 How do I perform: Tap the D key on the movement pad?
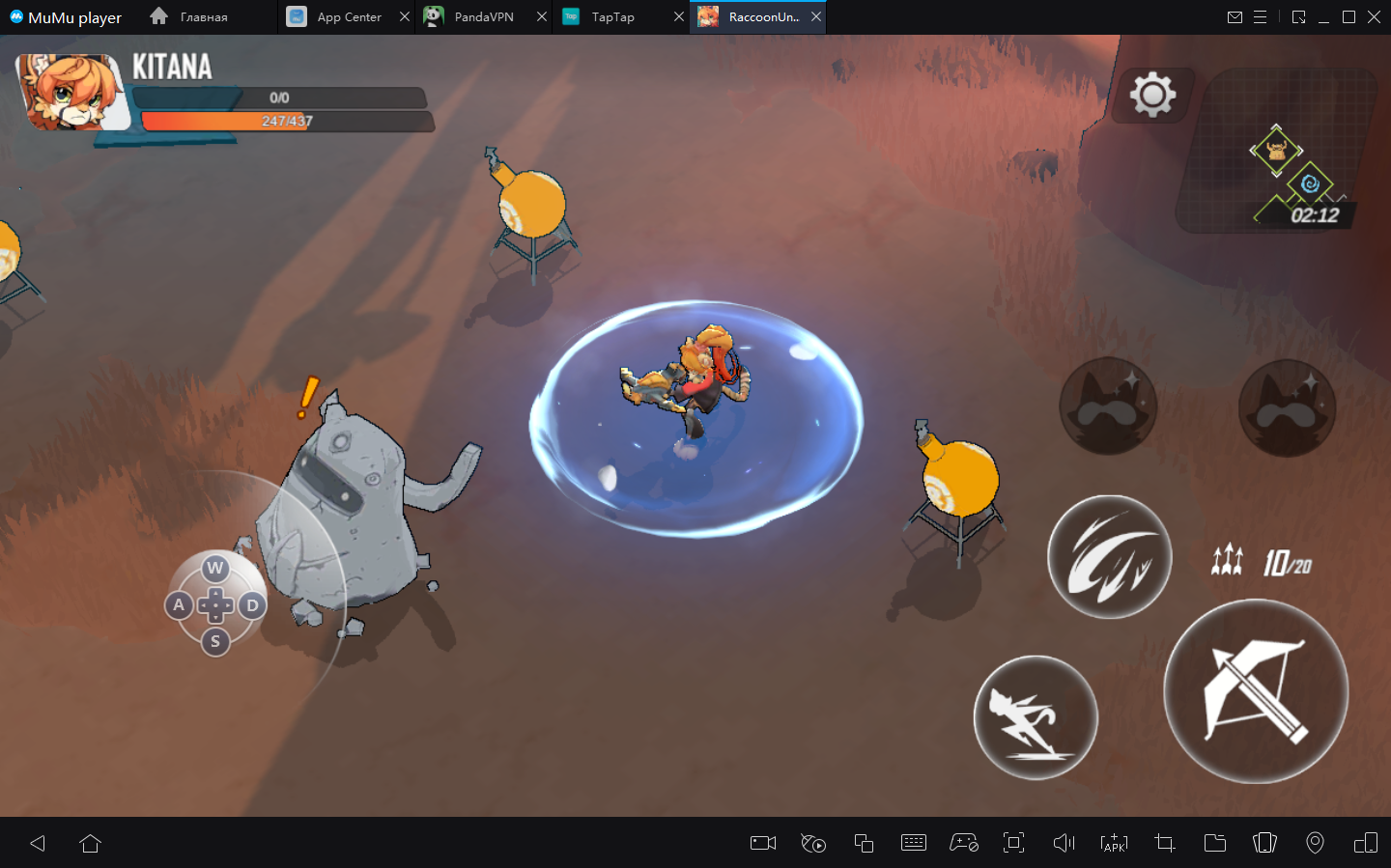(252, 605)
